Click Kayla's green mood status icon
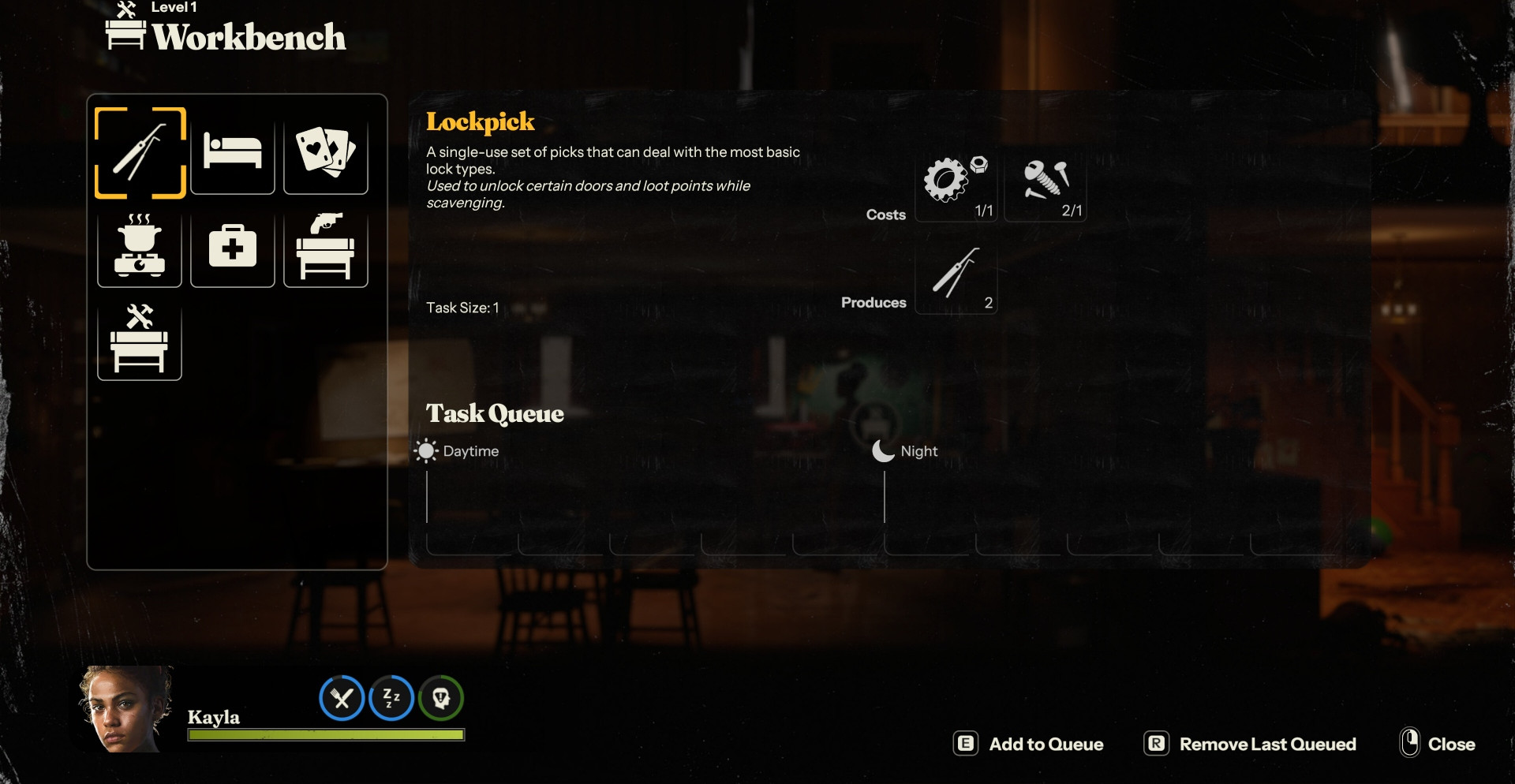1515x784 pixels. click(x=441, y=698)
